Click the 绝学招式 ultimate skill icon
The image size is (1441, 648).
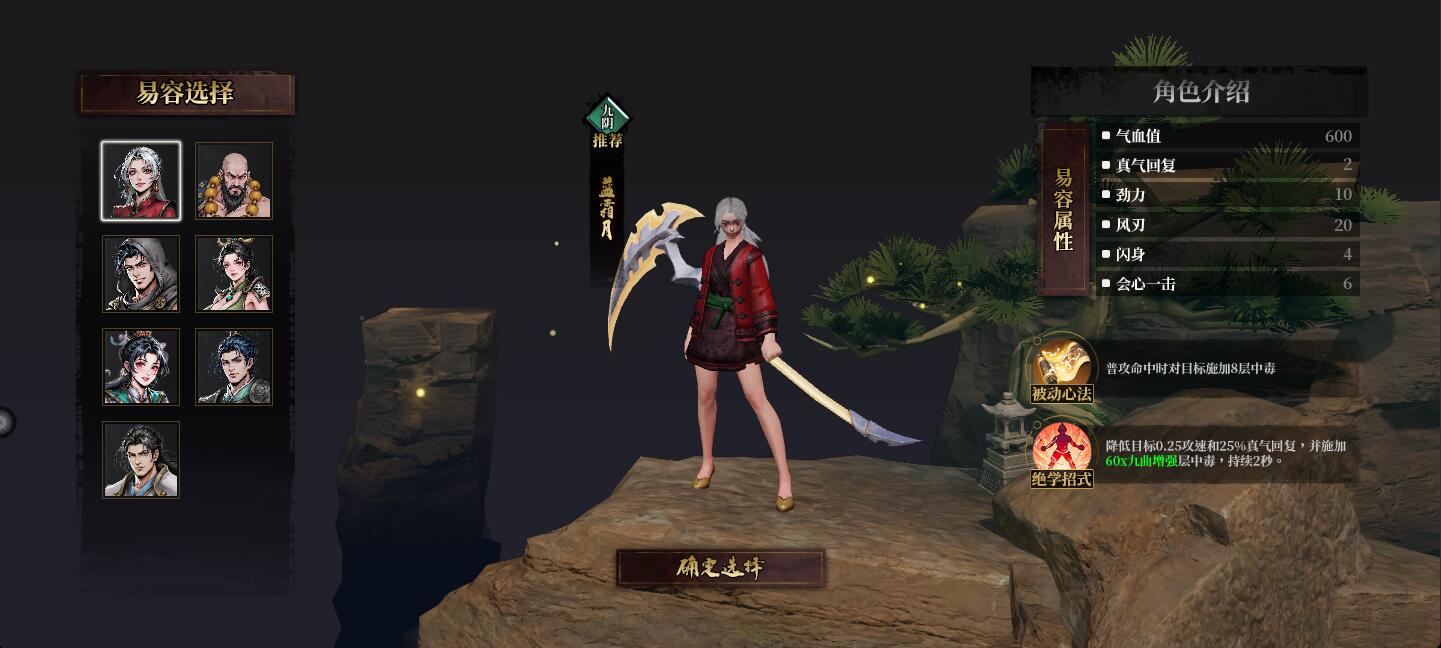[1062, 452]
